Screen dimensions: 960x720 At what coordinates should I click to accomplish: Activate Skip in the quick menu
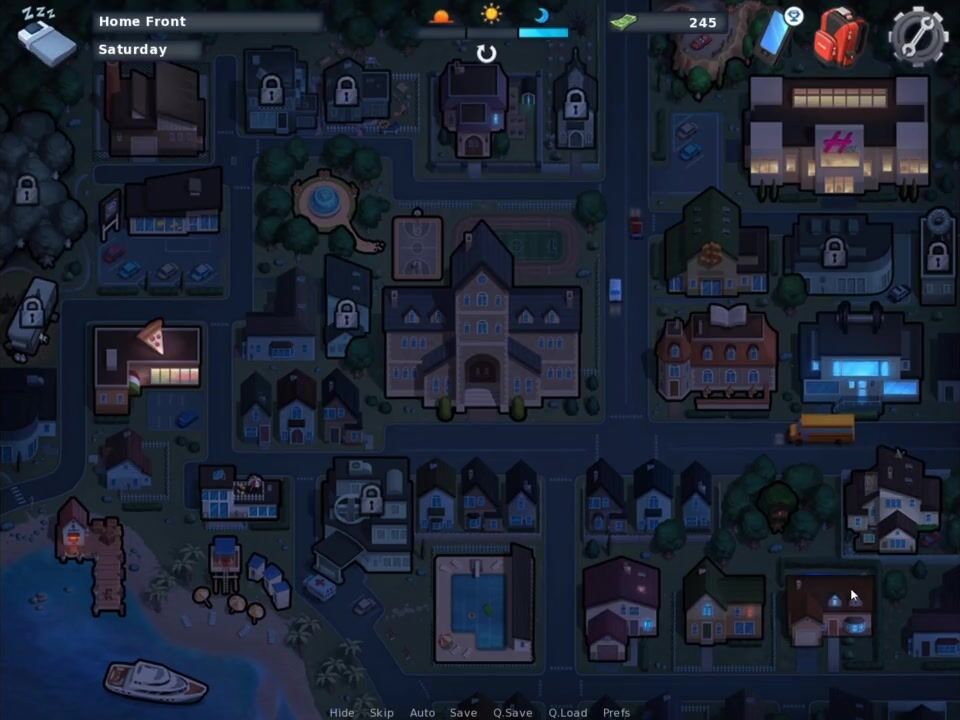pyautogui.click(x=382, y=712)
